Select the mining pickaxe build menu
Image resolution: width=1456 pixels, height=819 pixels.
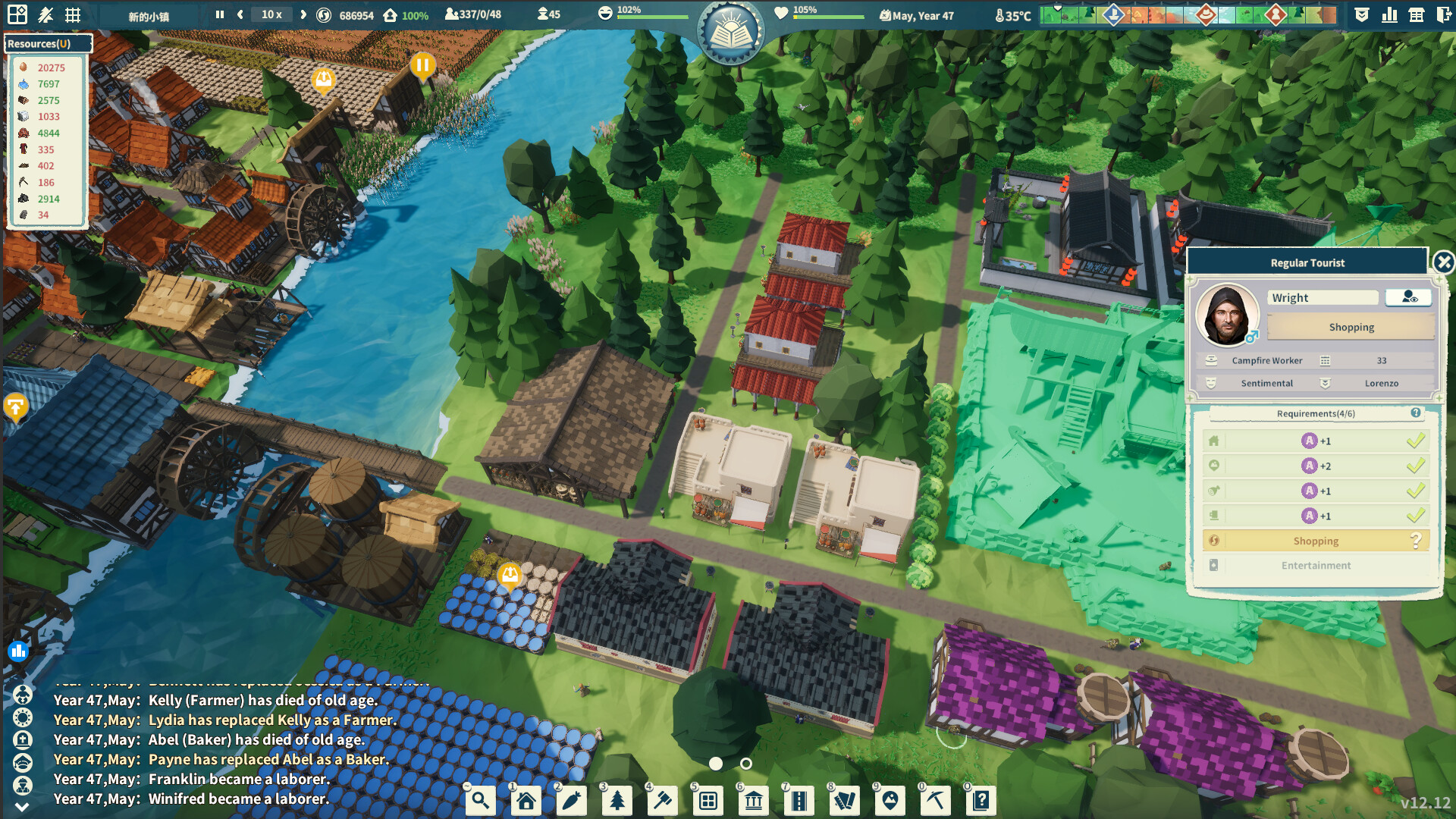[935, 800]
